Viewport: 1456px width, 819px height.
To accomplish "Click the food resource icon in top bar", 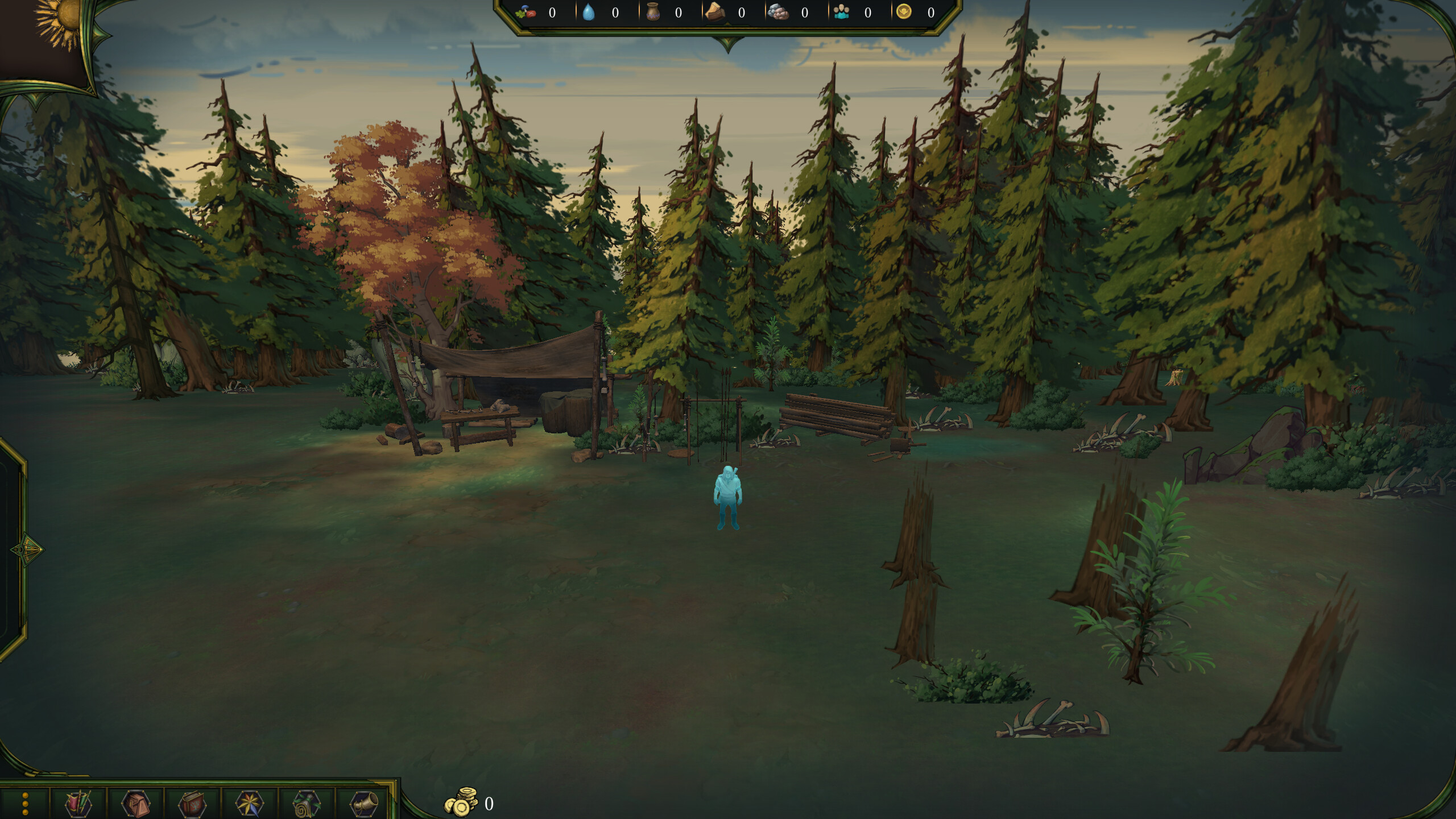I will (x=526, y=13).
